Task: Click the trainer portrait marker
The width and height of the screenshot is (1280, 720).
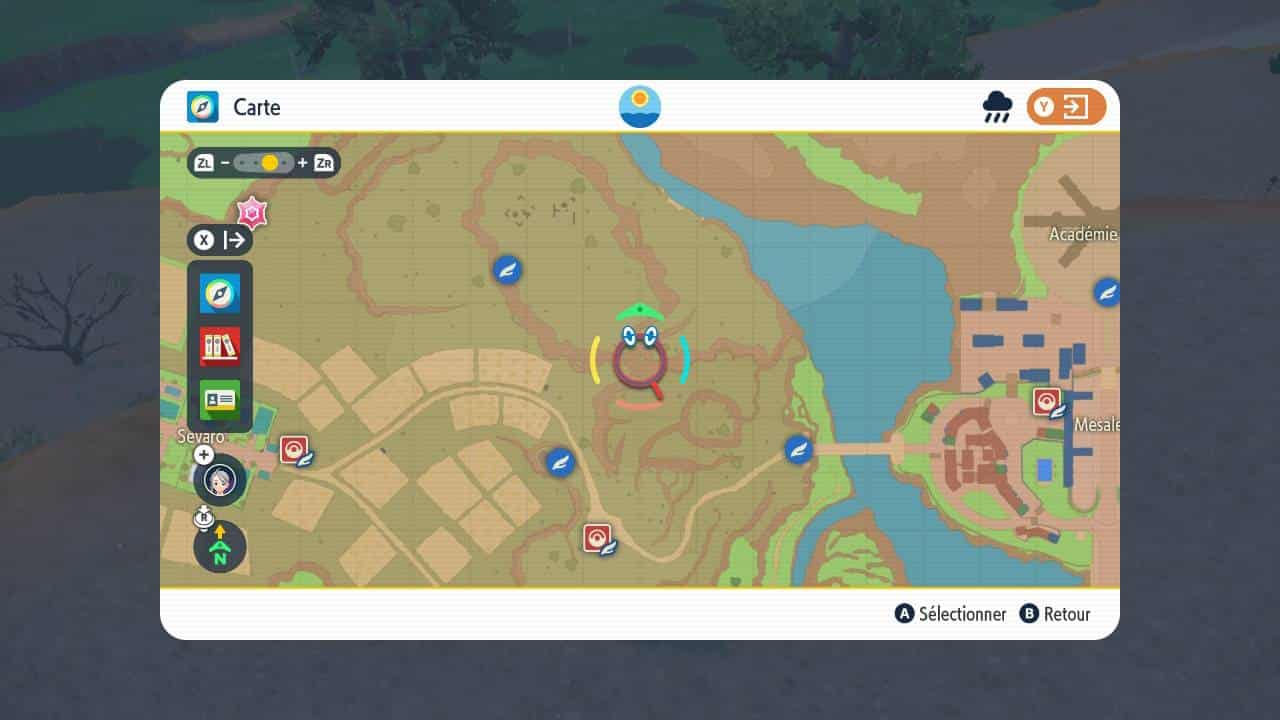Action: point(220,480)
